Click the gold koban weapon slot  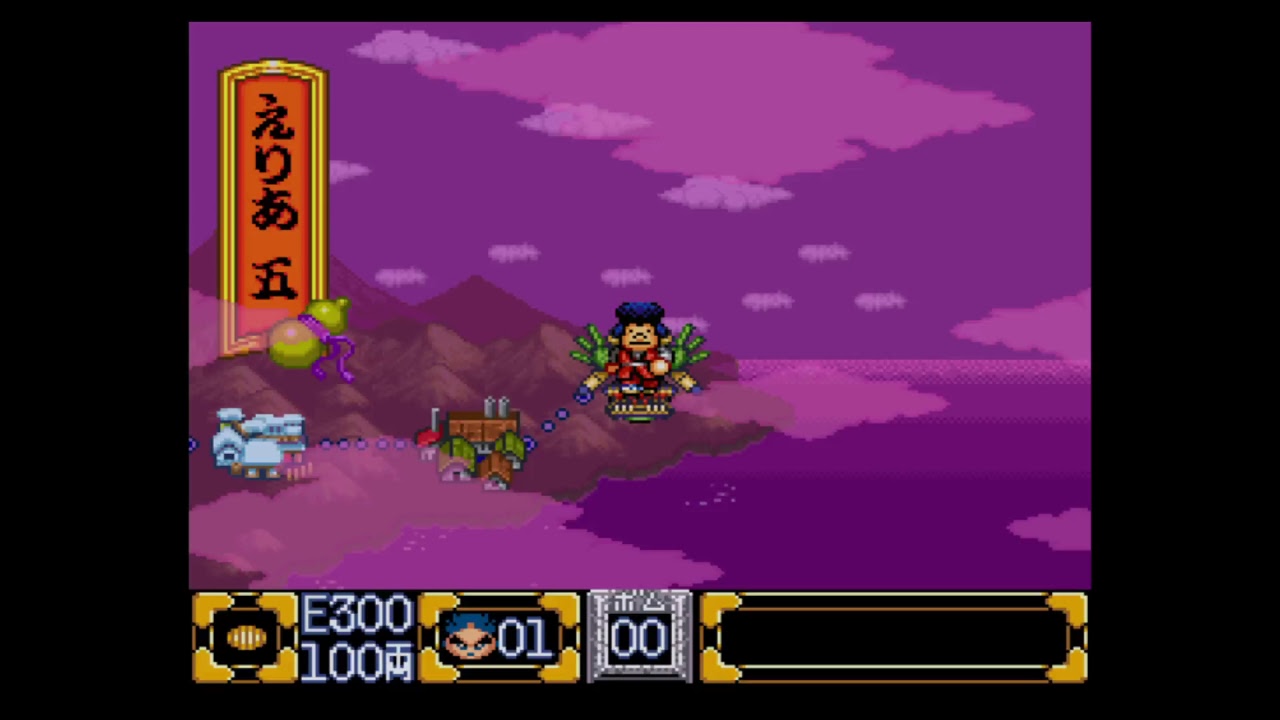(x=246, y=638)
